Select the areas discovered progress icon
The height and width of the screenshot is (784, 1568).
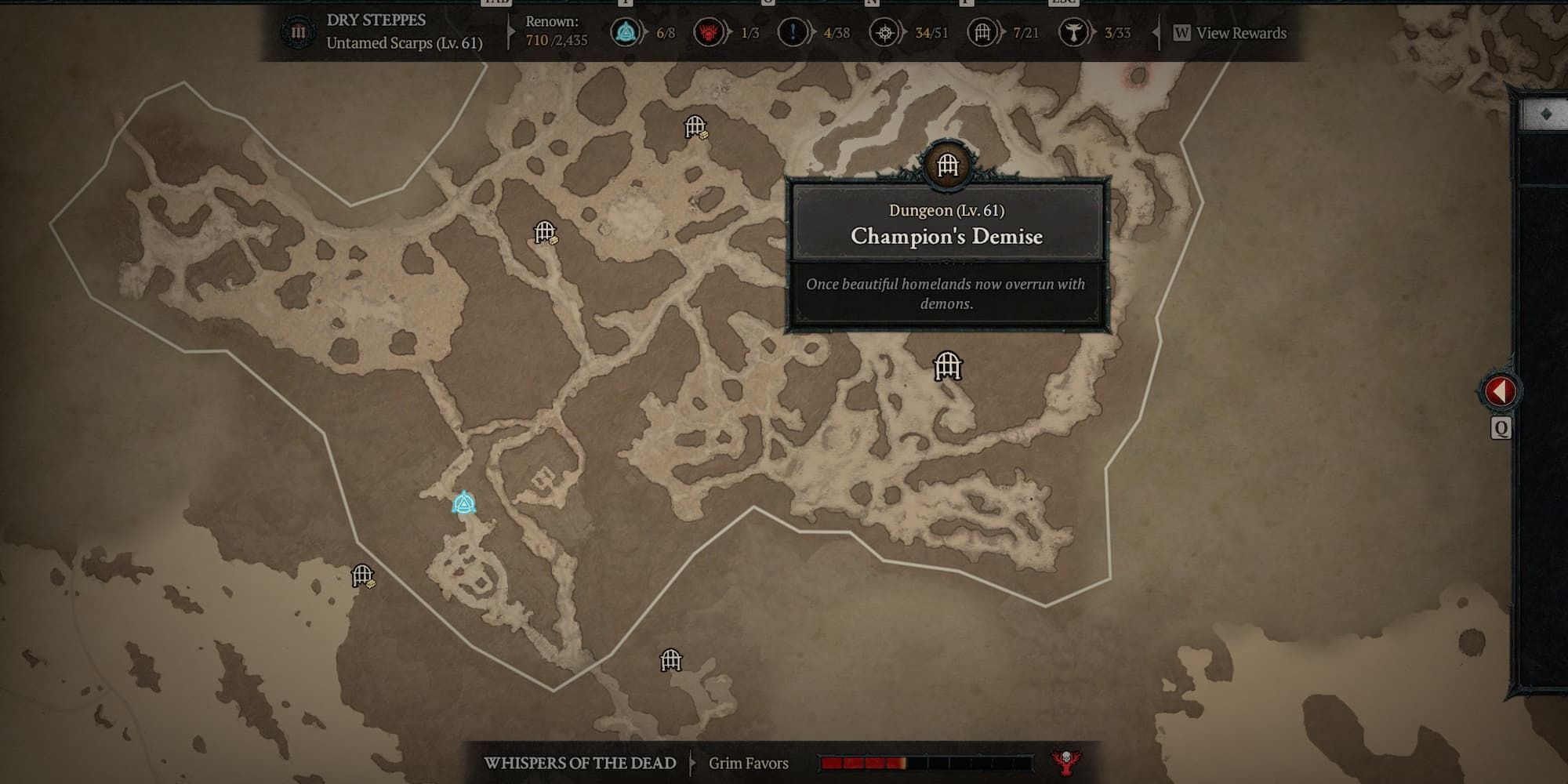[885, 33]
